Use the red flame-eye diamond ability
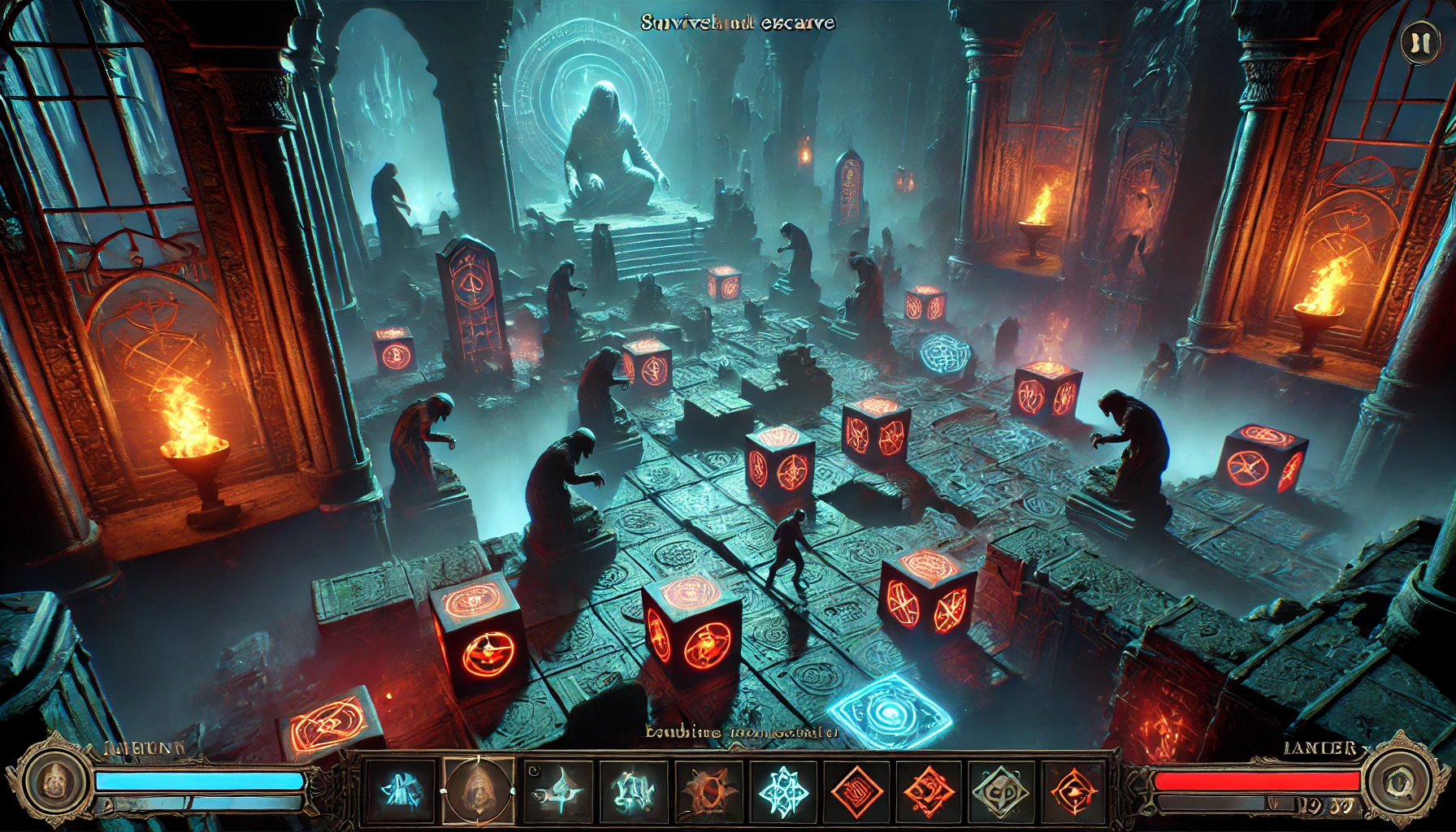Screen dimensions: 1456x832 tap(1073, 790)
